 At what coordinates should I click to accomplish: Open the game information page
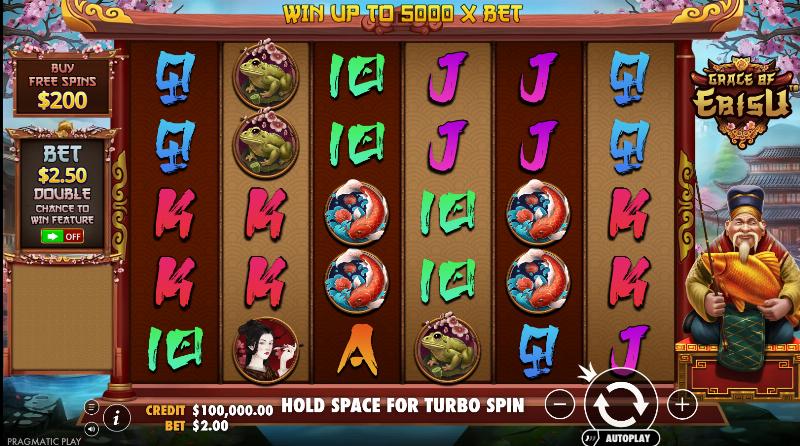(x=117, y=416)
